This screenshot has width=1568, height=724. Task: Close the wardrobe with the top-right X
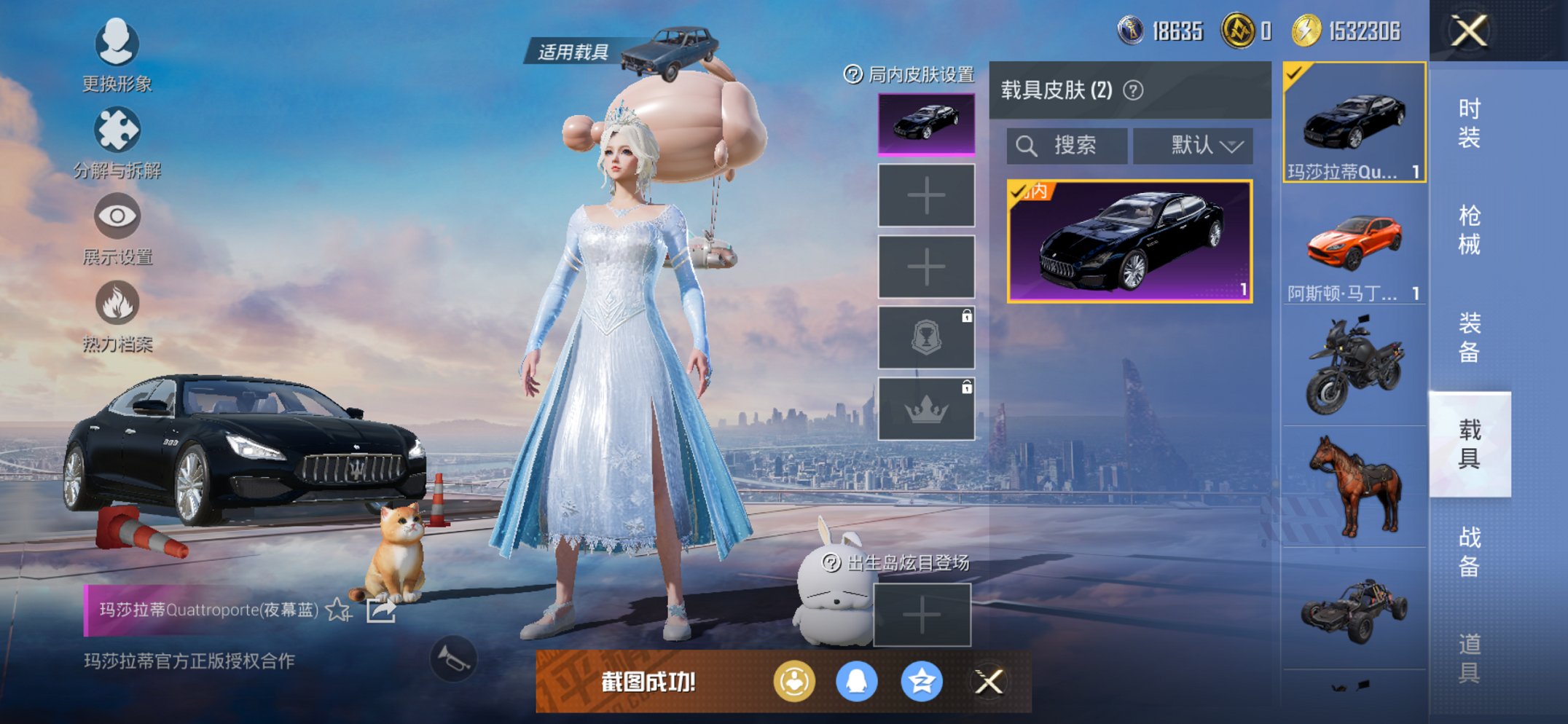coord(1468,31)
